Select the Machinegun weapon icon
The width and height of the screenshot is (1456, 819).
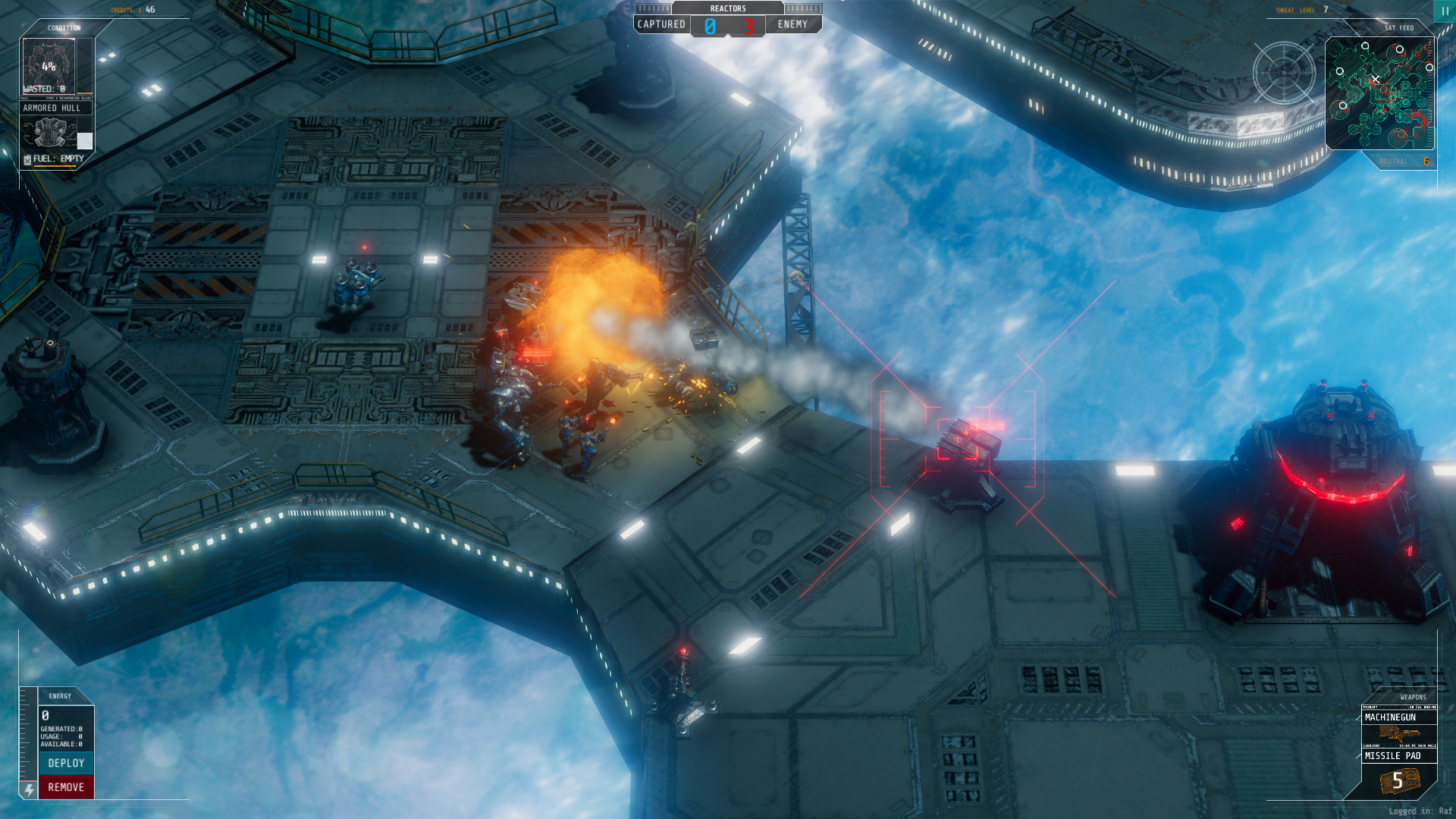(x=1400, y=734)
